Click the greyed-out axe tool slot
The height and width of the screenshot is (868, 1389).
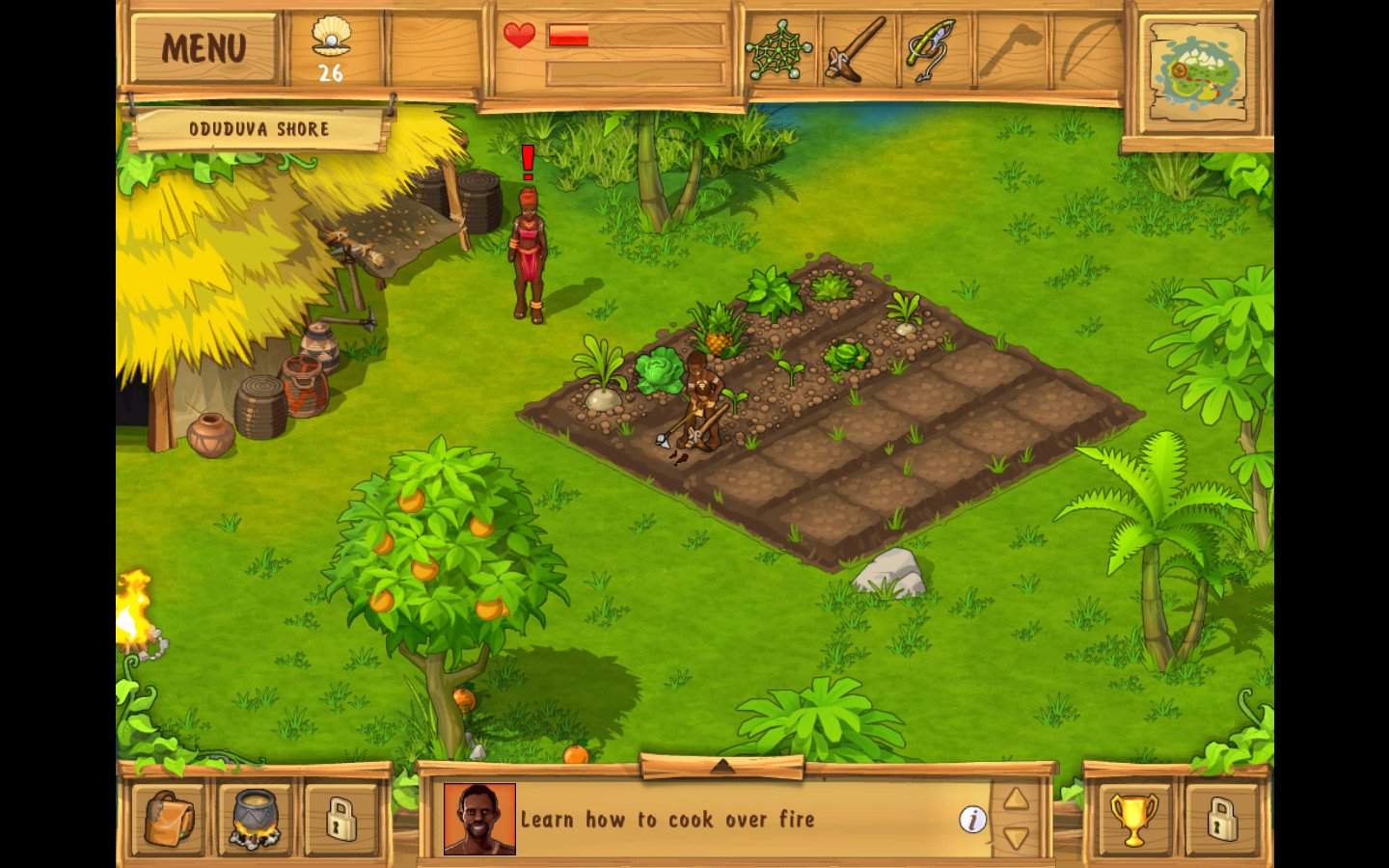tap(1010, 48)
